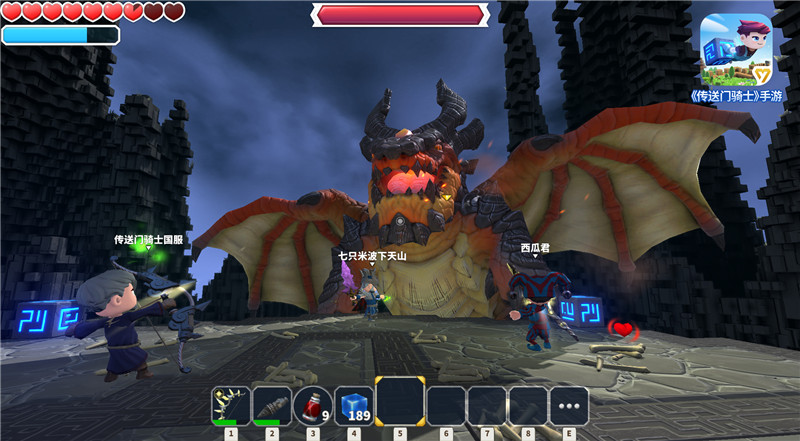The height and width of the screenshot is (441, 800).
Task: Use the red health potion slot
Action: coord(313,406)
